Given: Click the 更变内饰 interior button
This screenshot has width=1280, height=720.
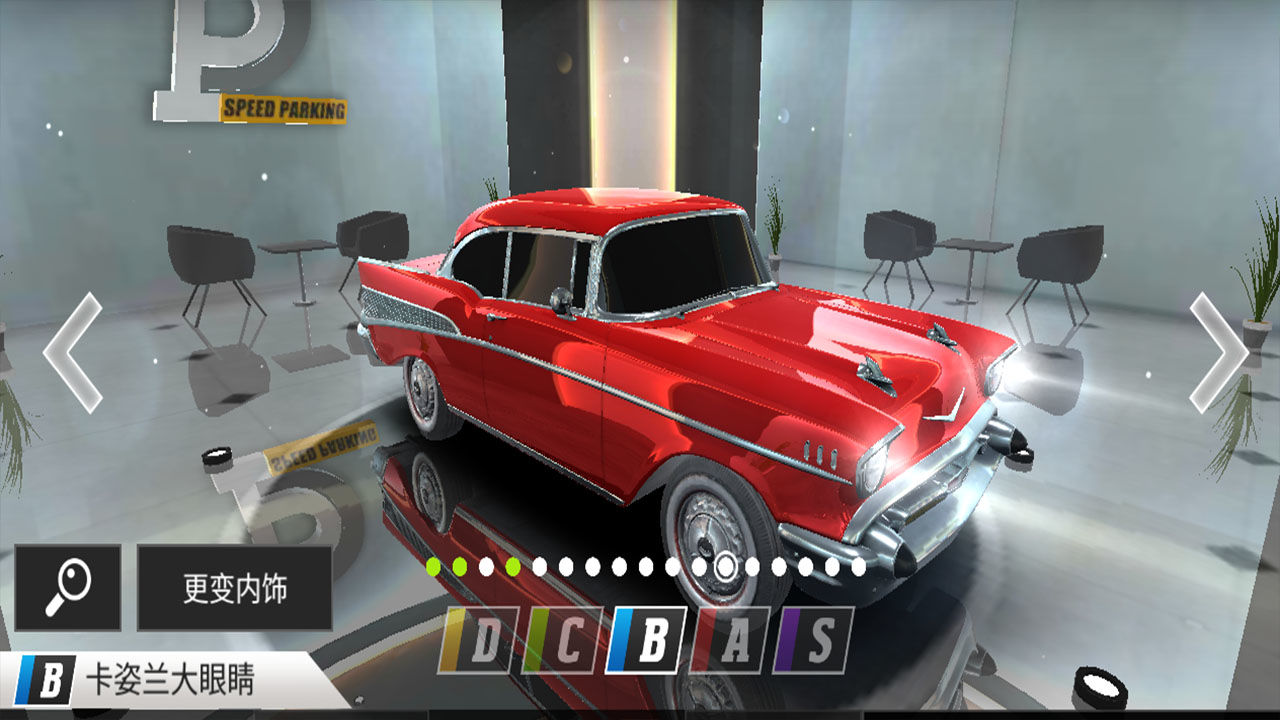Looking at the screenshot, I should point(235,588).
